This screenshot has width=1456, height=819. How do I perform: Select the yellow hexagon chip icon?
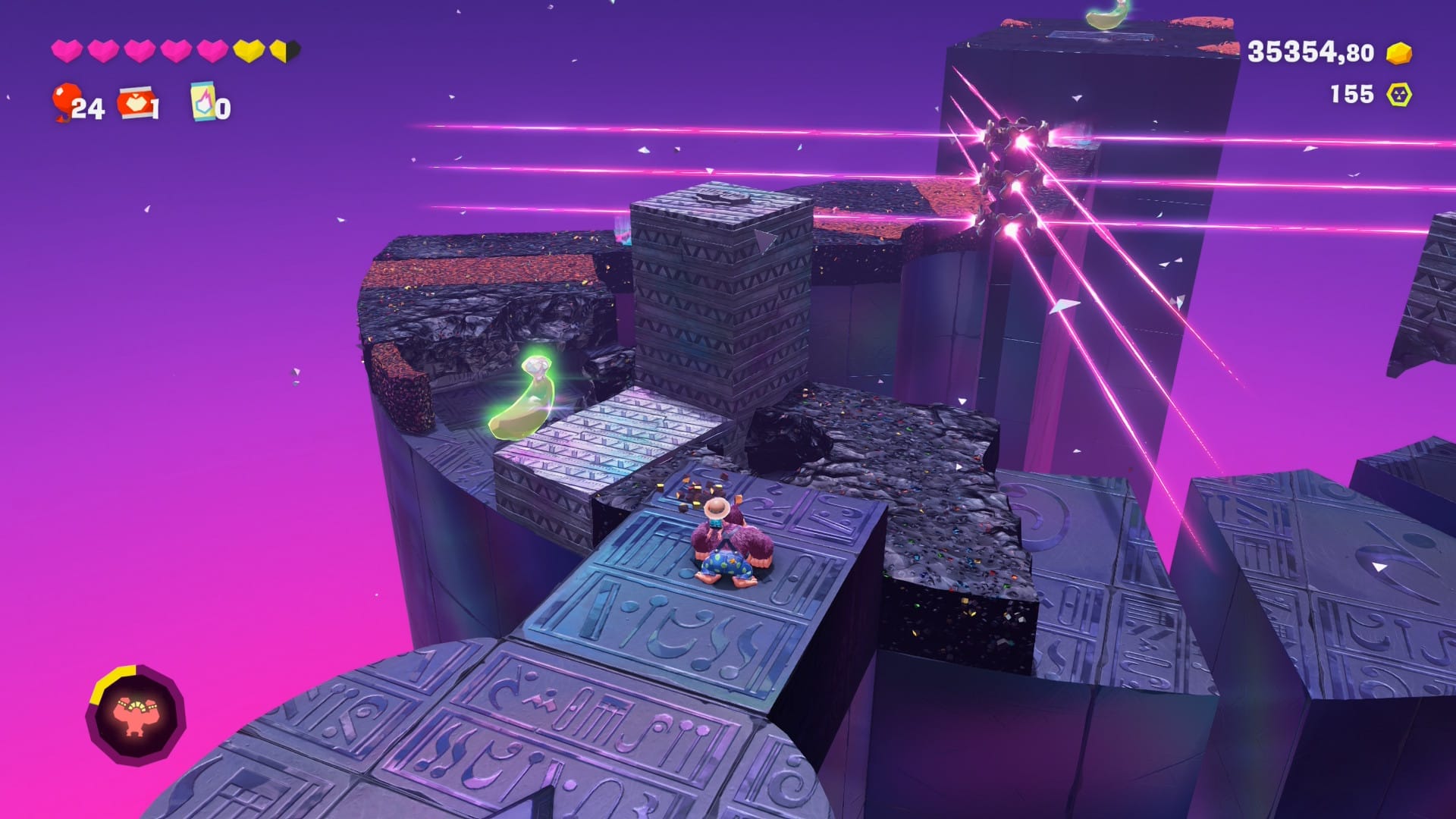coord(1399,95)
